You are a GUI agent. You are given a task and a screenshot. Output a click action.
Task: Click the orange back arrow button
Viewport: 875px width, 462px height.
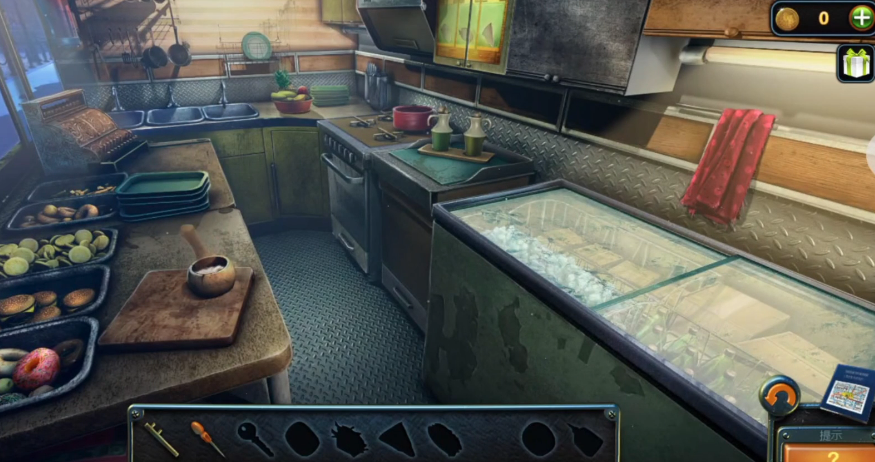779,395
